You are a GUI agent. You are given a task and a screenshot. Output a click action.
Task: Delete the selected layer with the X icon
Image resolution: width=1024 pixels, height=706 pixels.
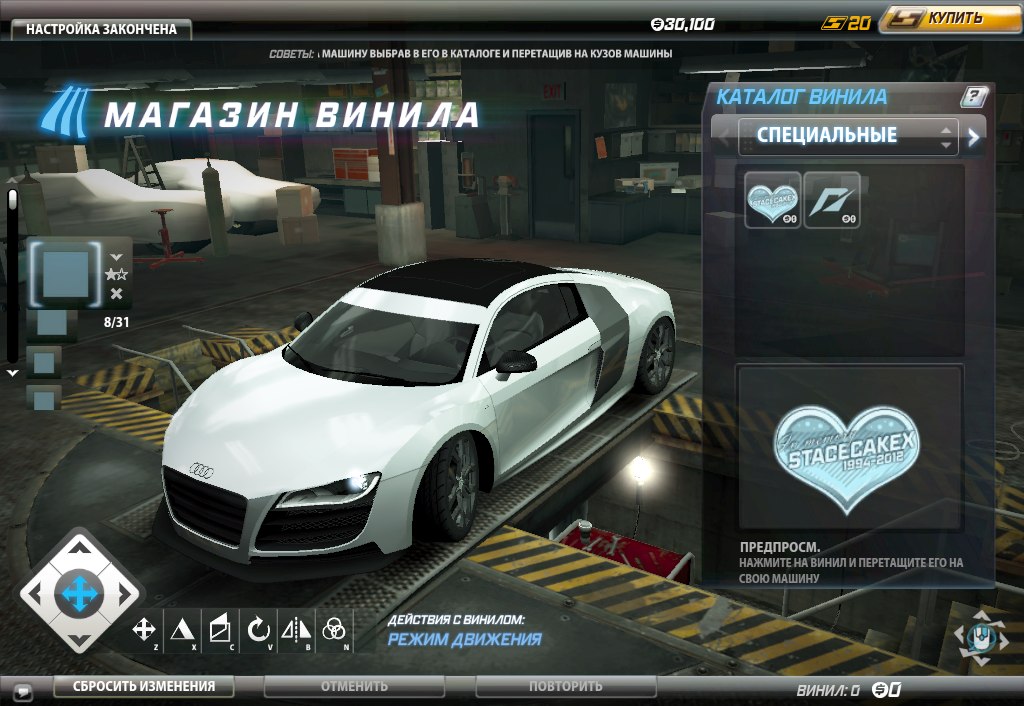[116, 293]
